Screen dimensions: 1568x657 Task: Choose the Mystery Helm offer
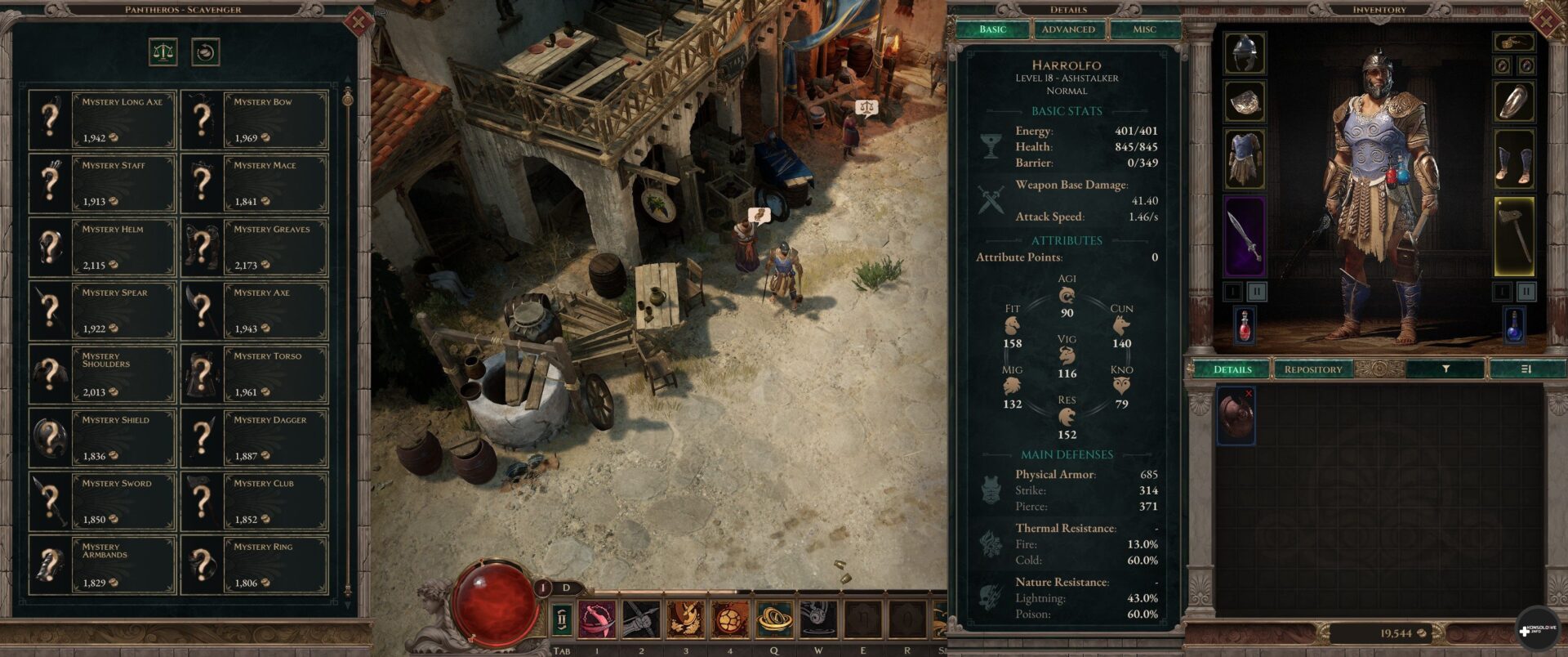point(102,247)
